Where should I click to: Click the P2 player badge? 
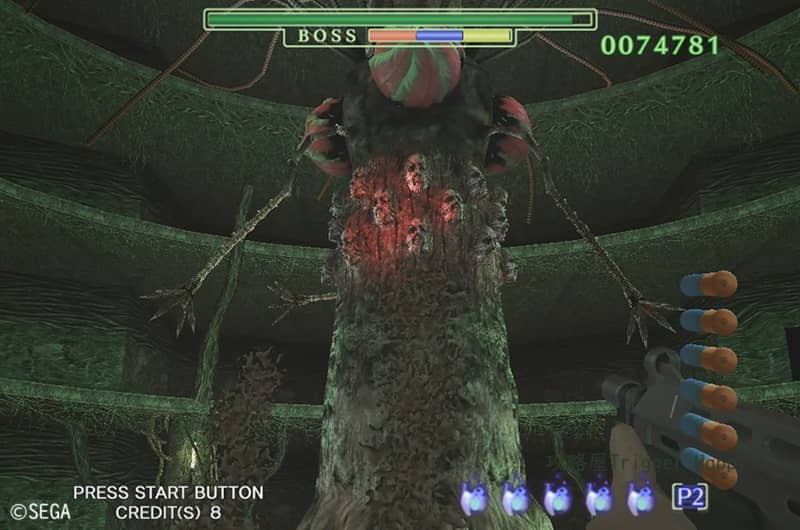pyautogui.click(x=689, y=496)
